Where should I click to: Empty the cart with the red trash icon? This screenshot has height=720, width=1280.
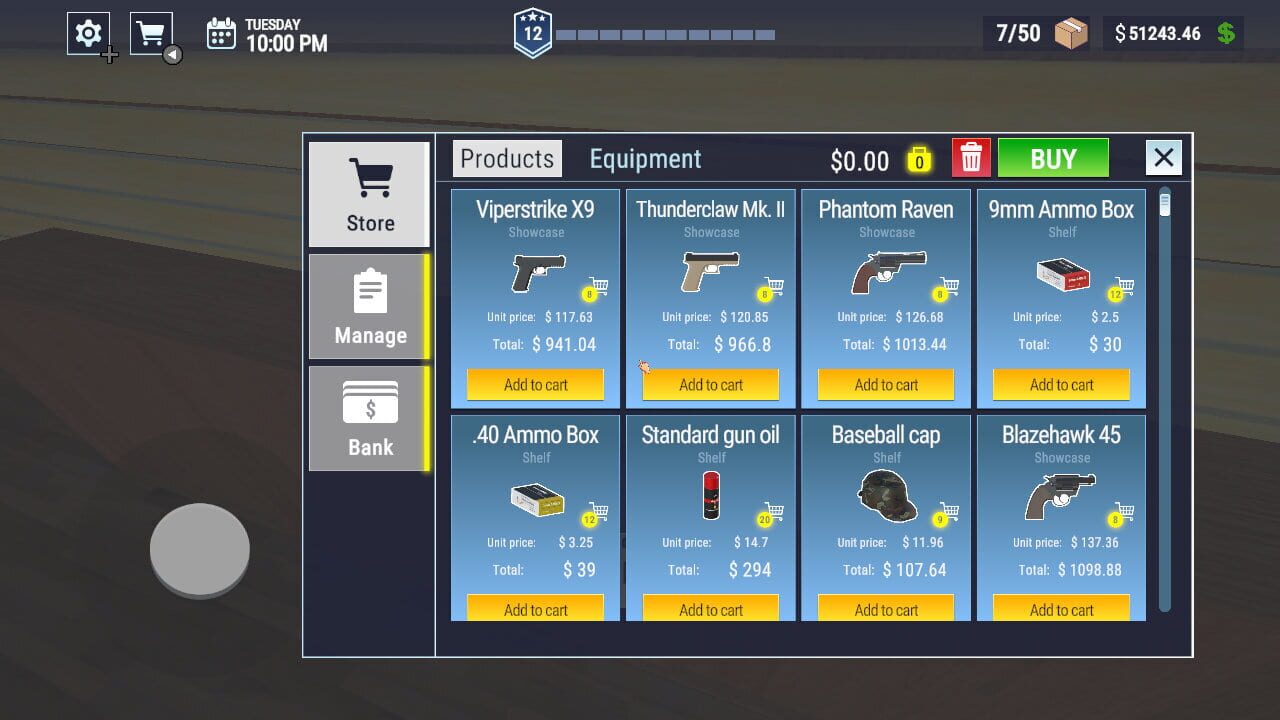[x=970, y=157]
